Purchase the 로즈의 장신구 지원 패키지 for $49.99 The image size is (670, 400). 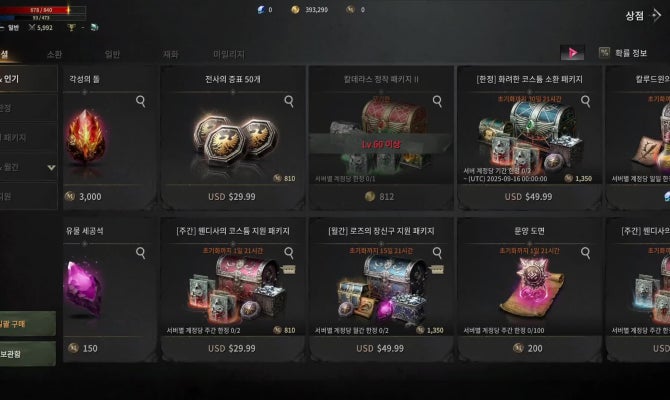tap(380, 348)
